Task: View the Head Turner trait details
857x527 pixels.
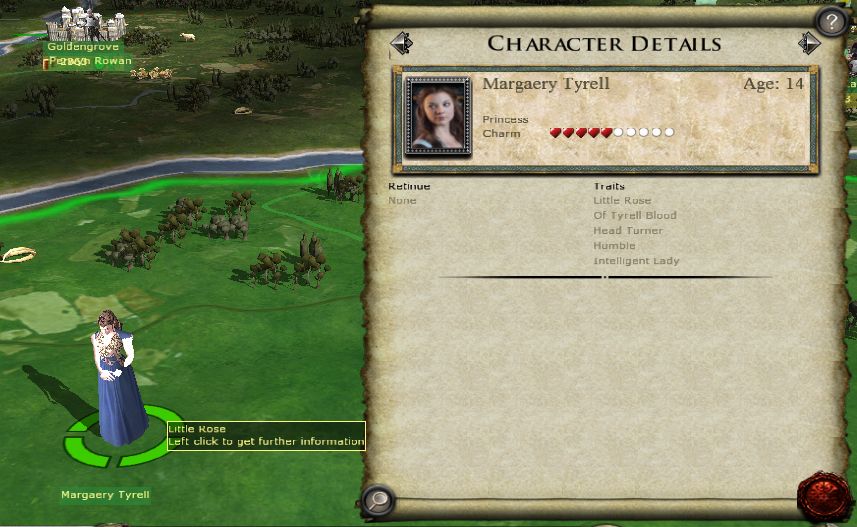Action: 628,231
